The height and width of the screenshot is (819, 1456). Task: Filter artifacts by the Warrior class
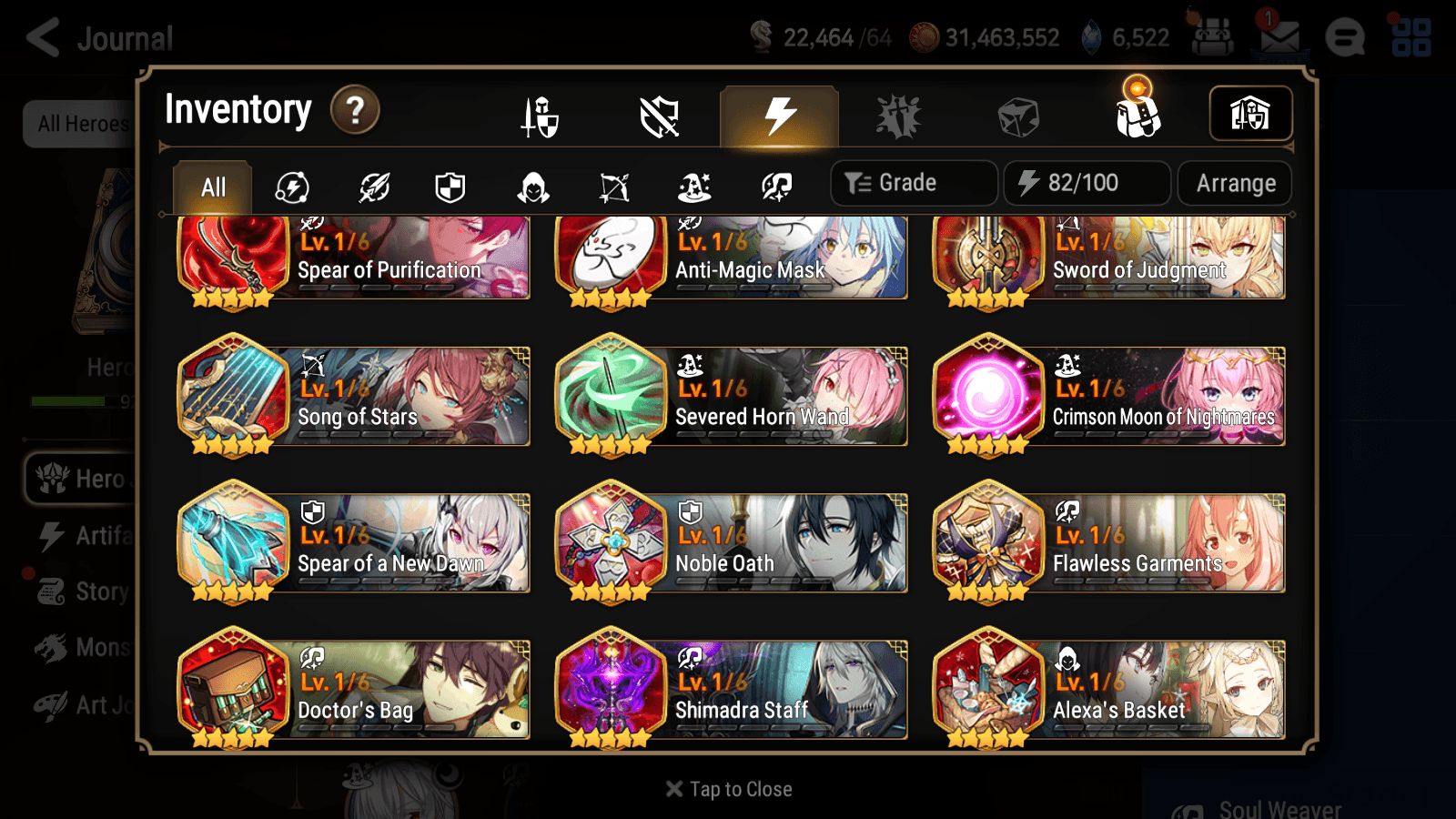373,187
